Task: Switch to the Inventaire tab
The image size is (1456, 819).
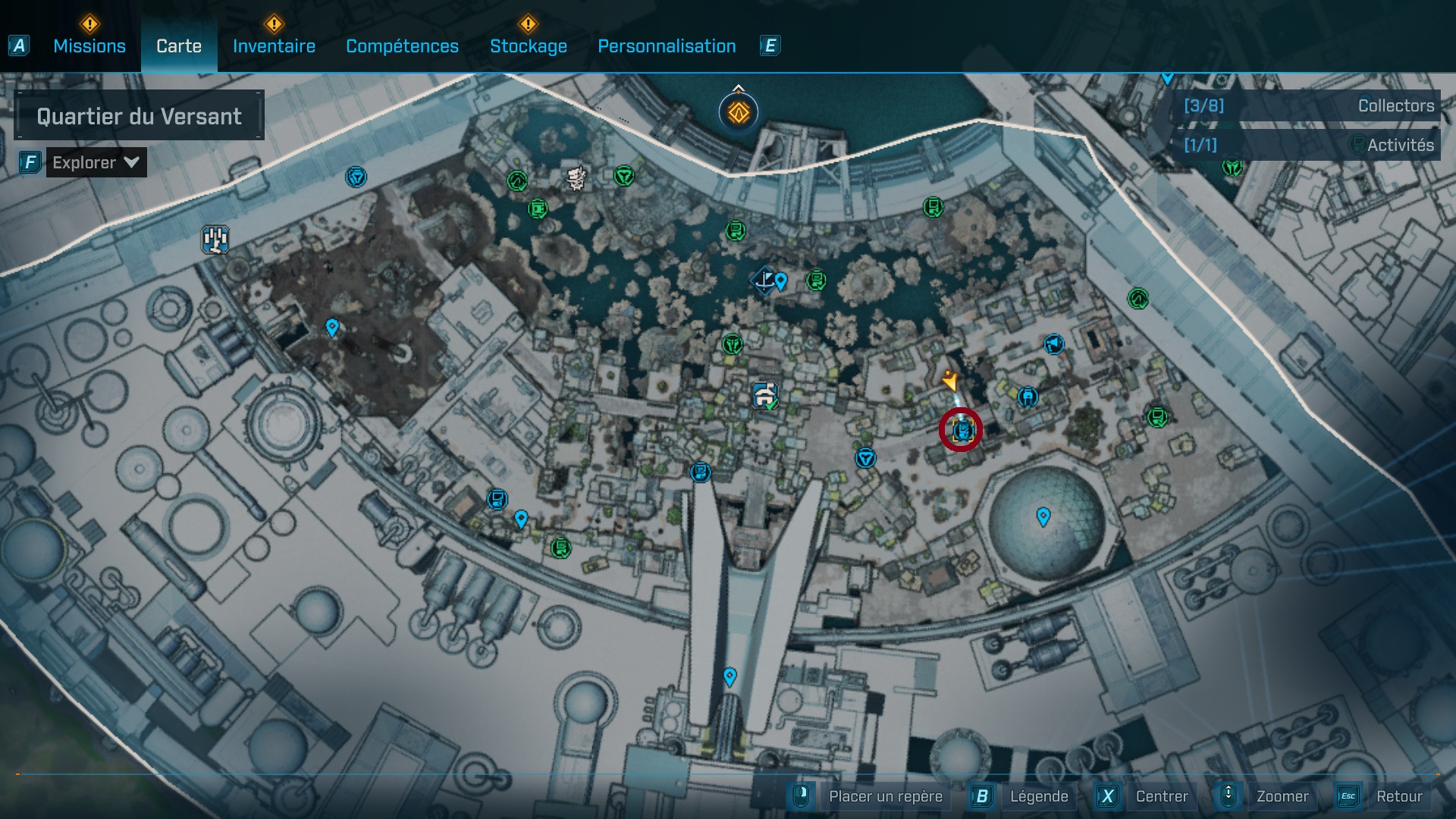Action: pos(275,45)
